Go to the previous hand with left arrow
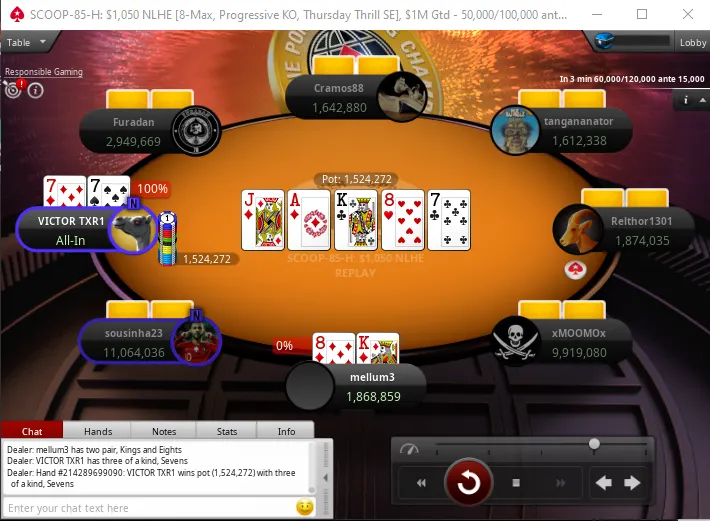 (603, 483)
